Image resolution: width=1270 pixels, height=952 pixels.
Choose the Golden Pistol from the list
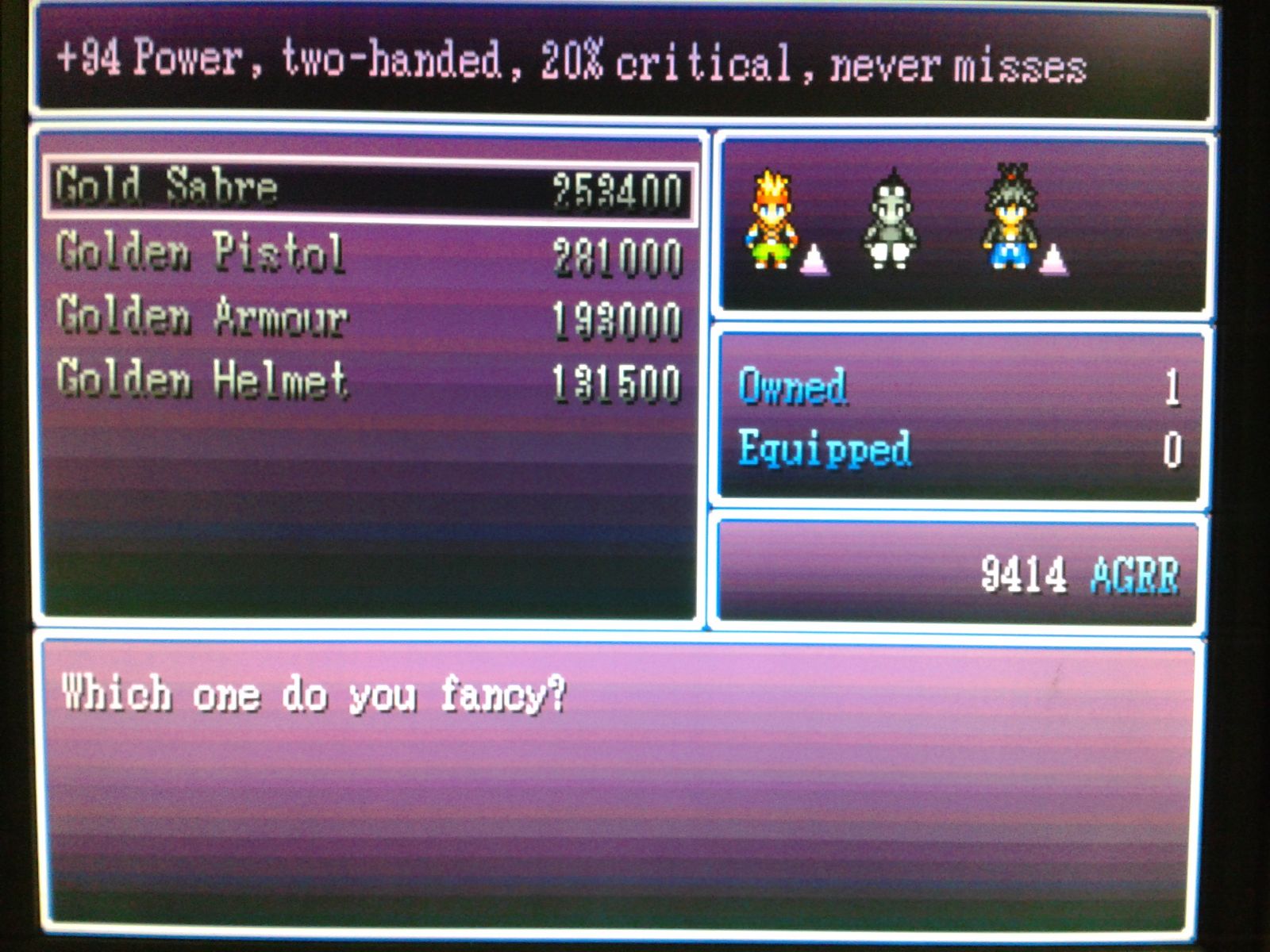[x=369, y=254]
